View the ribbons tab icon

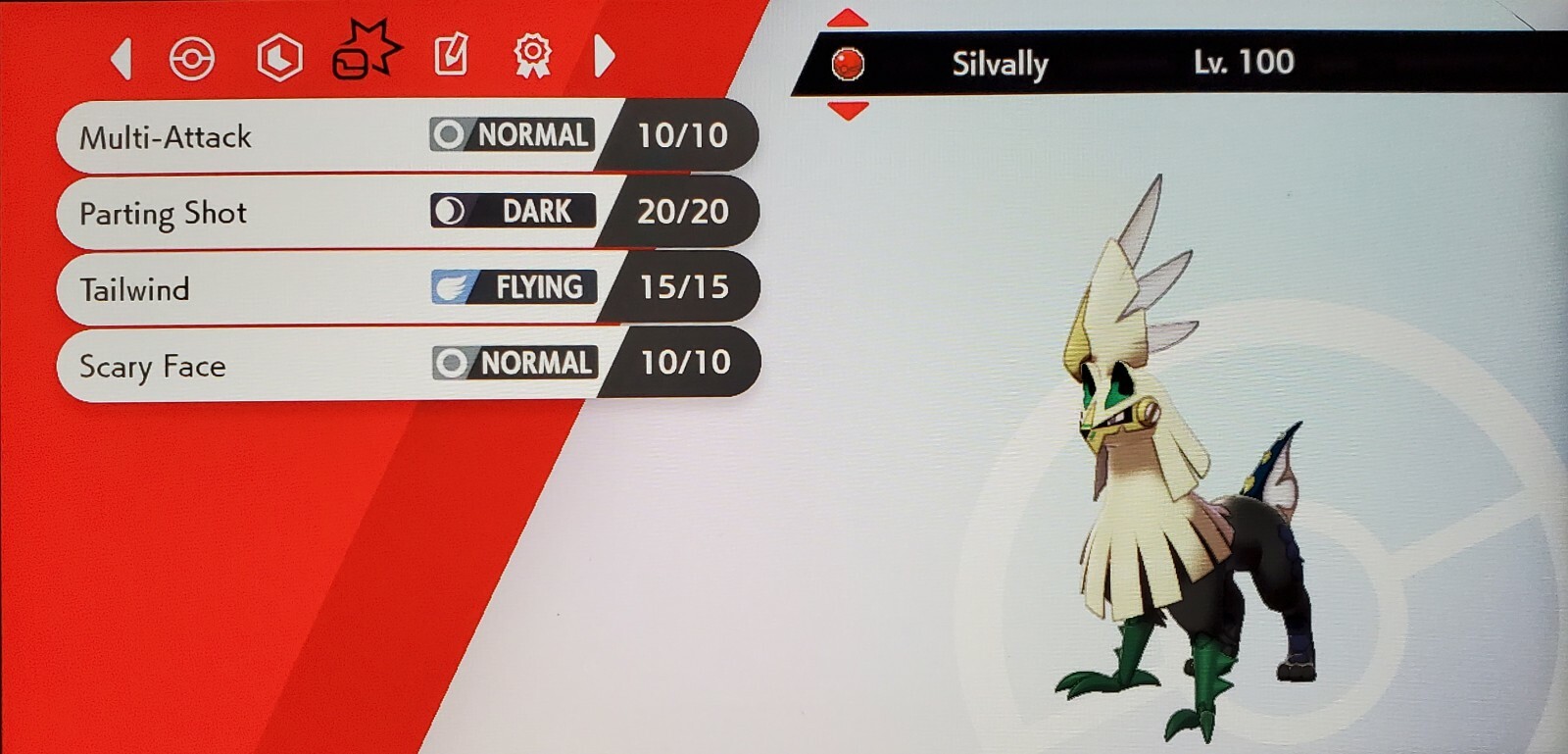(532, 56)
